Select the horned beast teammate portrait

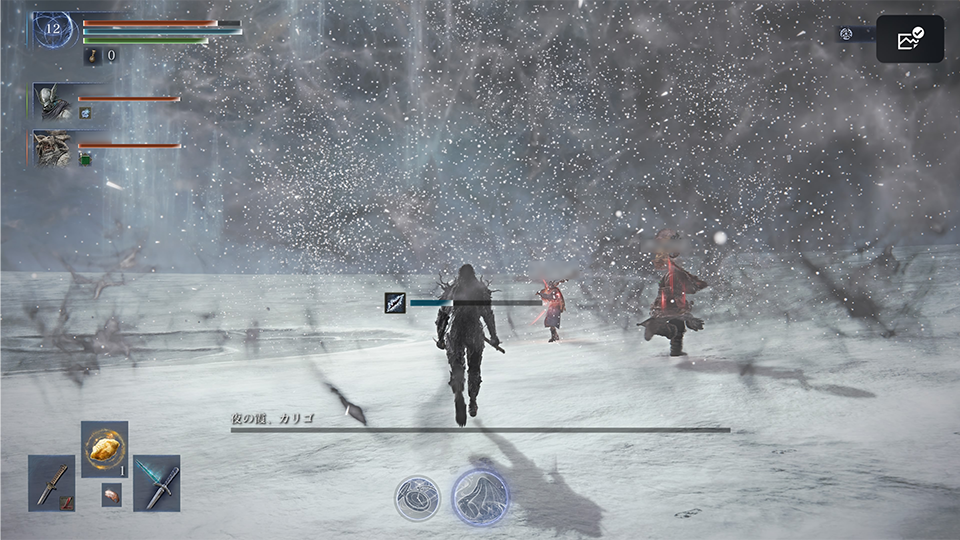click(53, 148)
